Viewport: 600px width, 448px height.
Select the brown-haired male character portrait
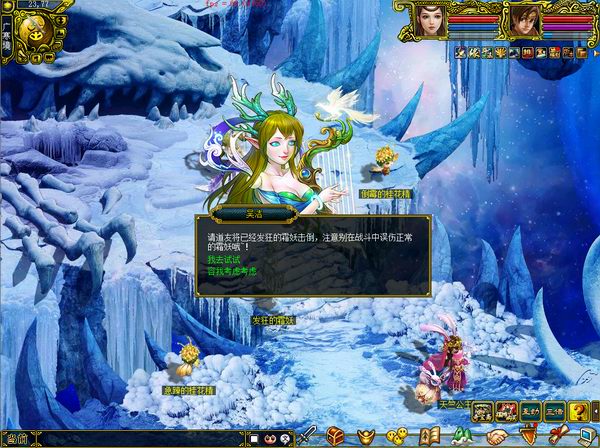click(x=524, y=21)
